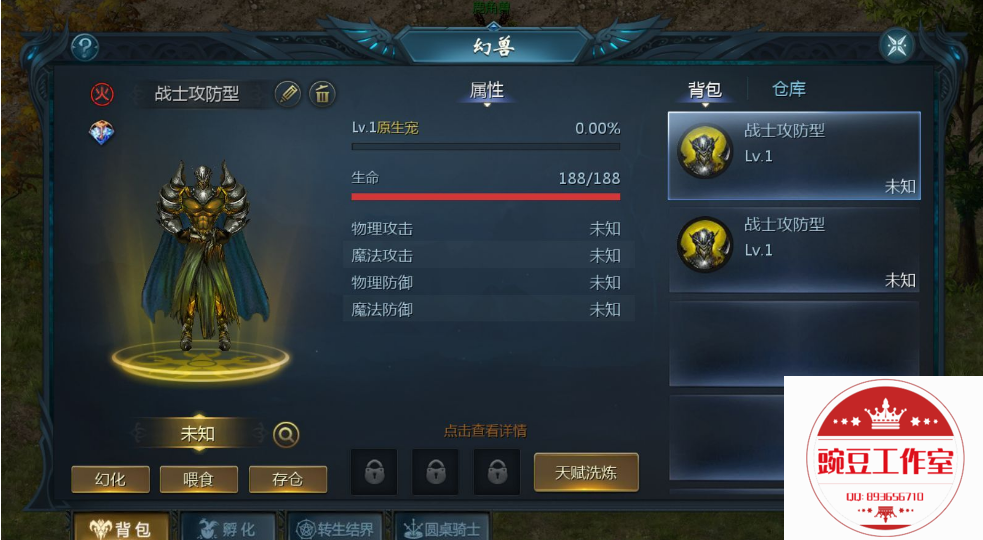Open the 圆桌骑士 round table tab

[x=441, y=527]
